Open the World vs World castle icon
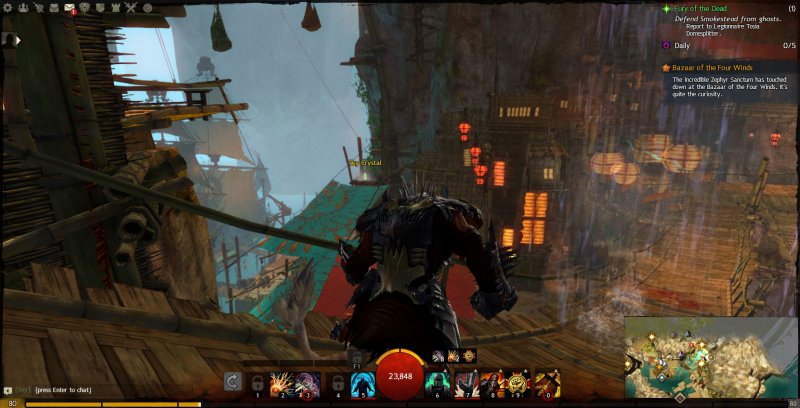Viewport: 800px width, 408px height. [x=116, y=7]
